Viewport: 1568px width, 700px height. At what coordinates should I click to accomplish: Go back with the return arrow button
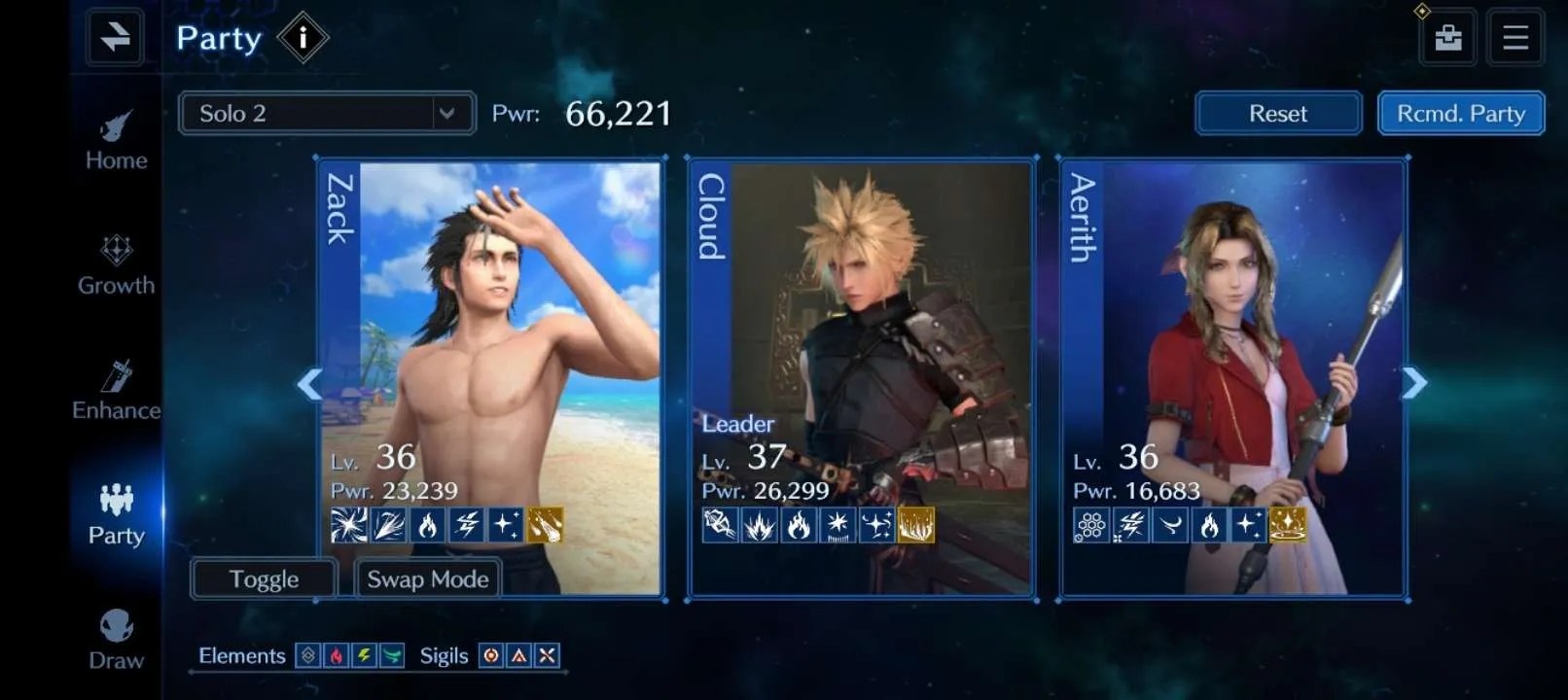coord(115,38)
